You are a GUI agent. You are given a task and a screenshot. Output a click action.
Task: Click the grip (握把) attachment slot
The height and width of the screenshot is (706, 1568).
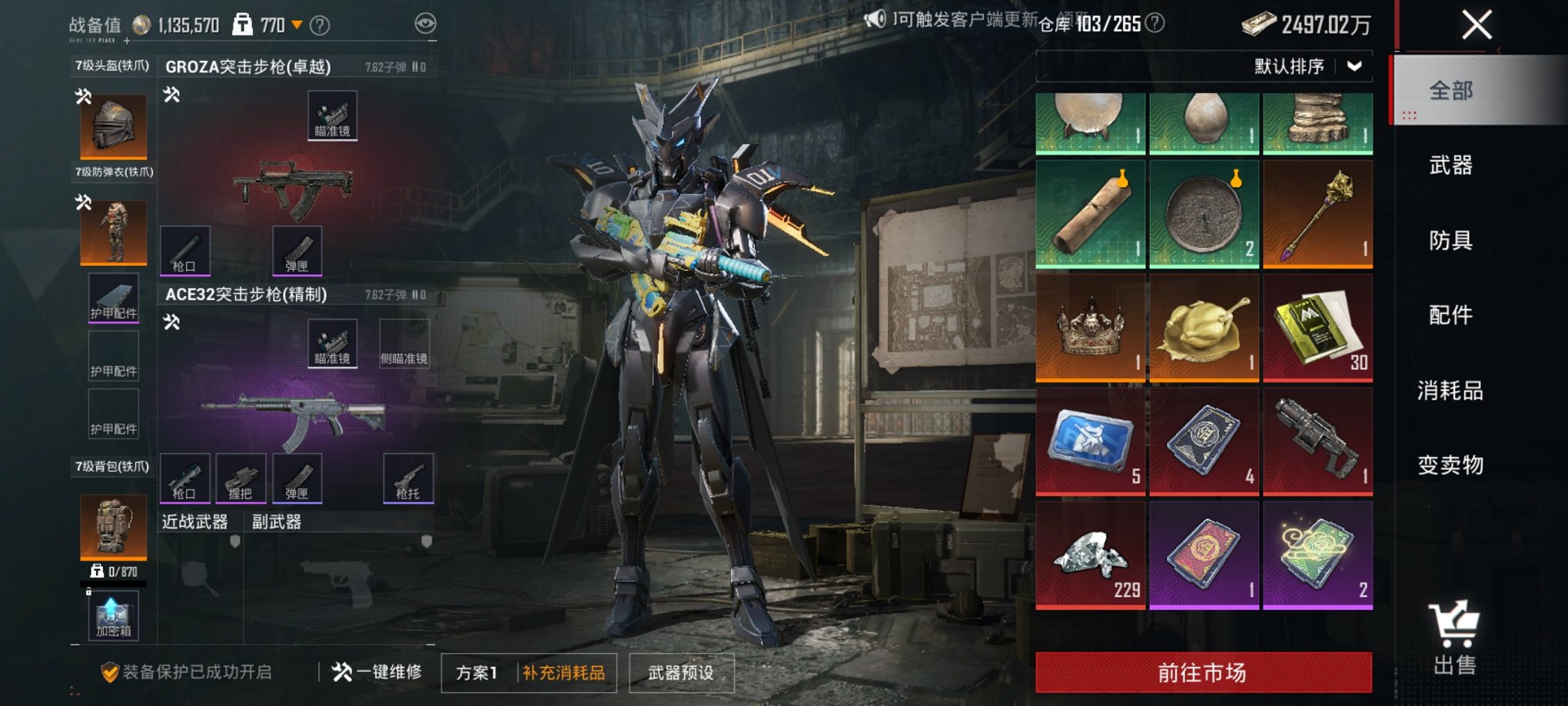(241, 478)
